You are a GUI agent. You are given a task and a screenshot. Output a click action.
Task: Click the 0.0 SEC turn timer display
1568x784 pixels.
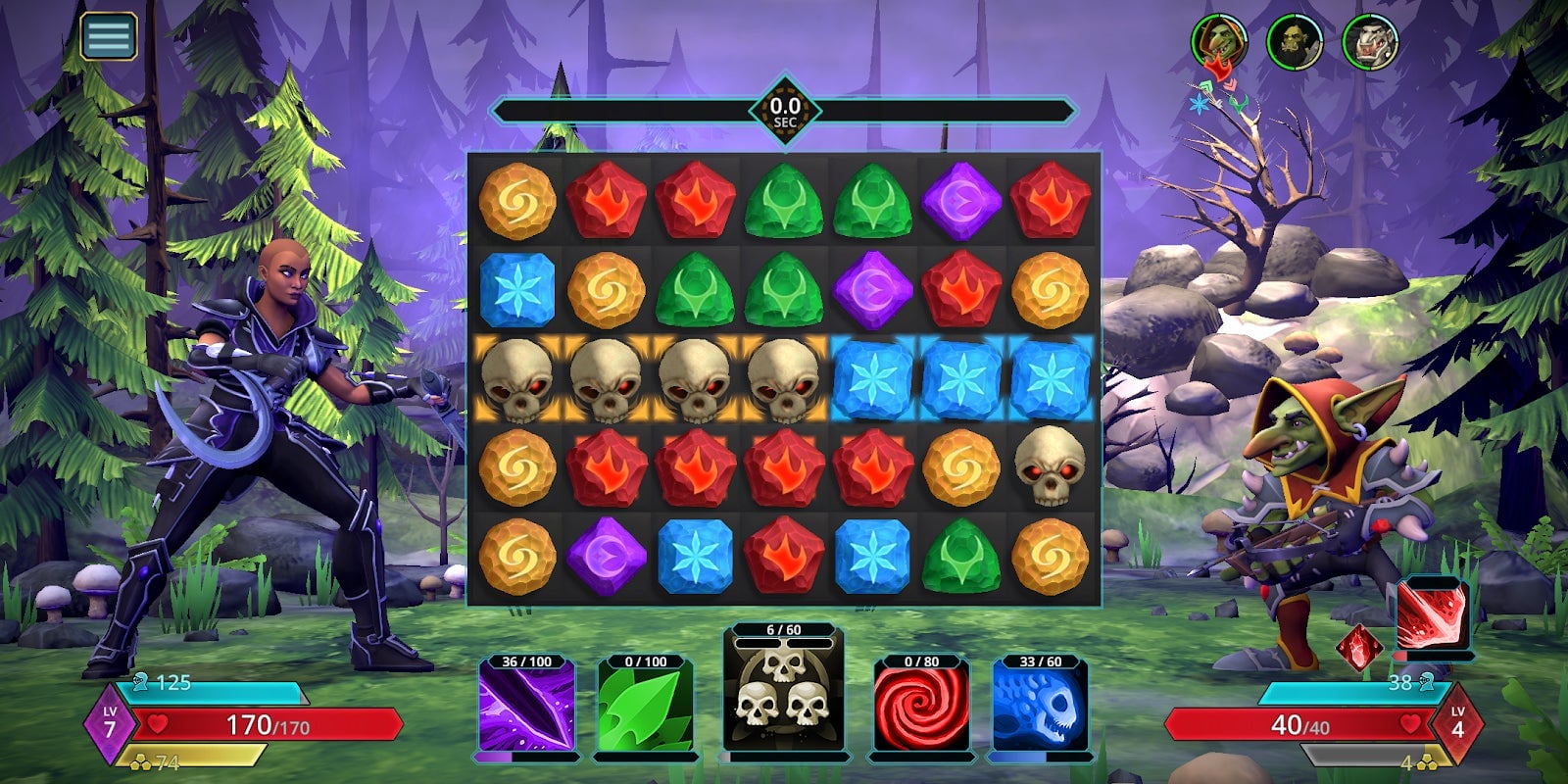pyautogui.click(x=784, y=108)
